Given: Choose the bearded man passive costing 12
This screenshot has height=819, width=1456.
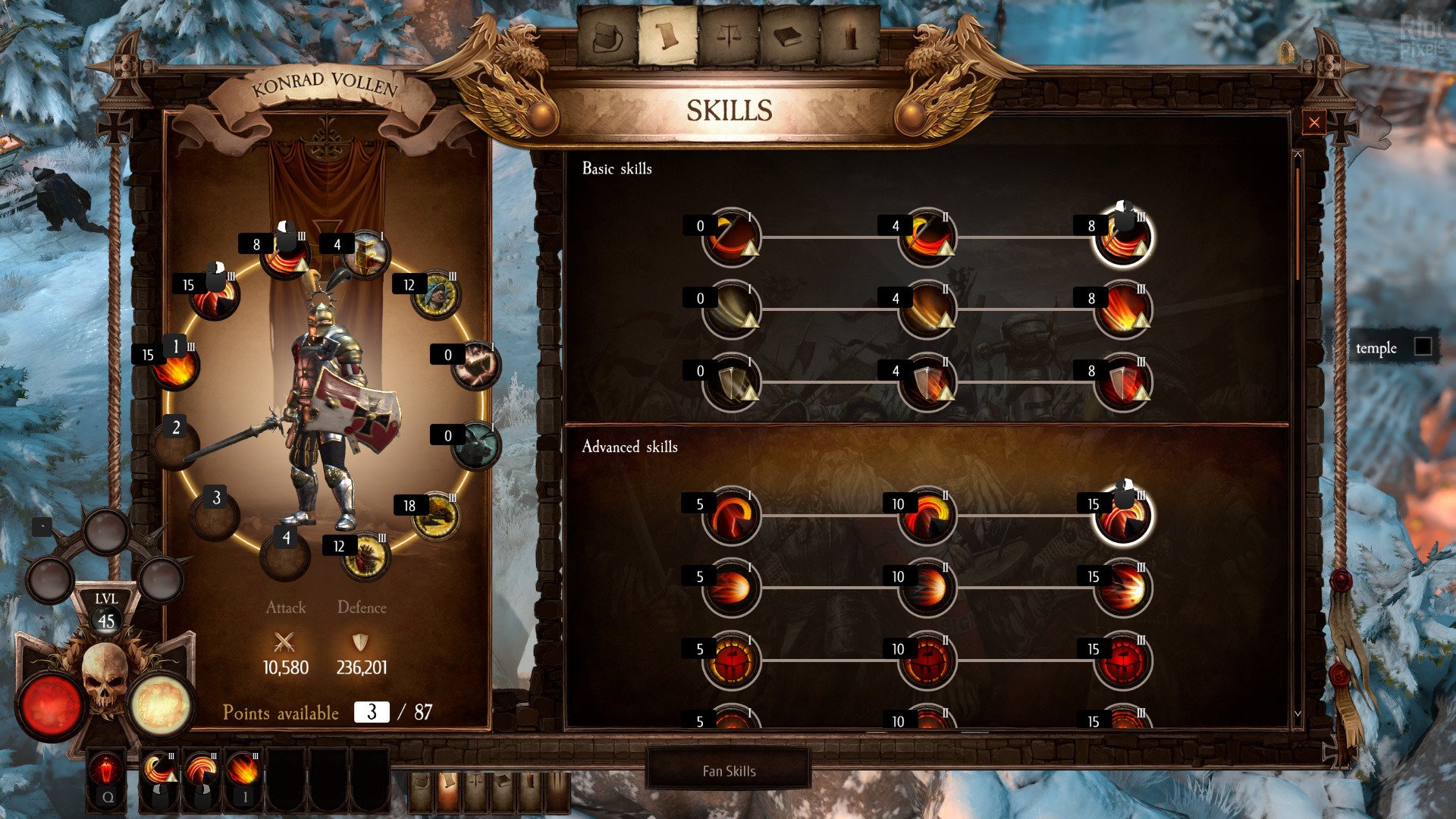Looking at the screenshot, I should [435, 295].
